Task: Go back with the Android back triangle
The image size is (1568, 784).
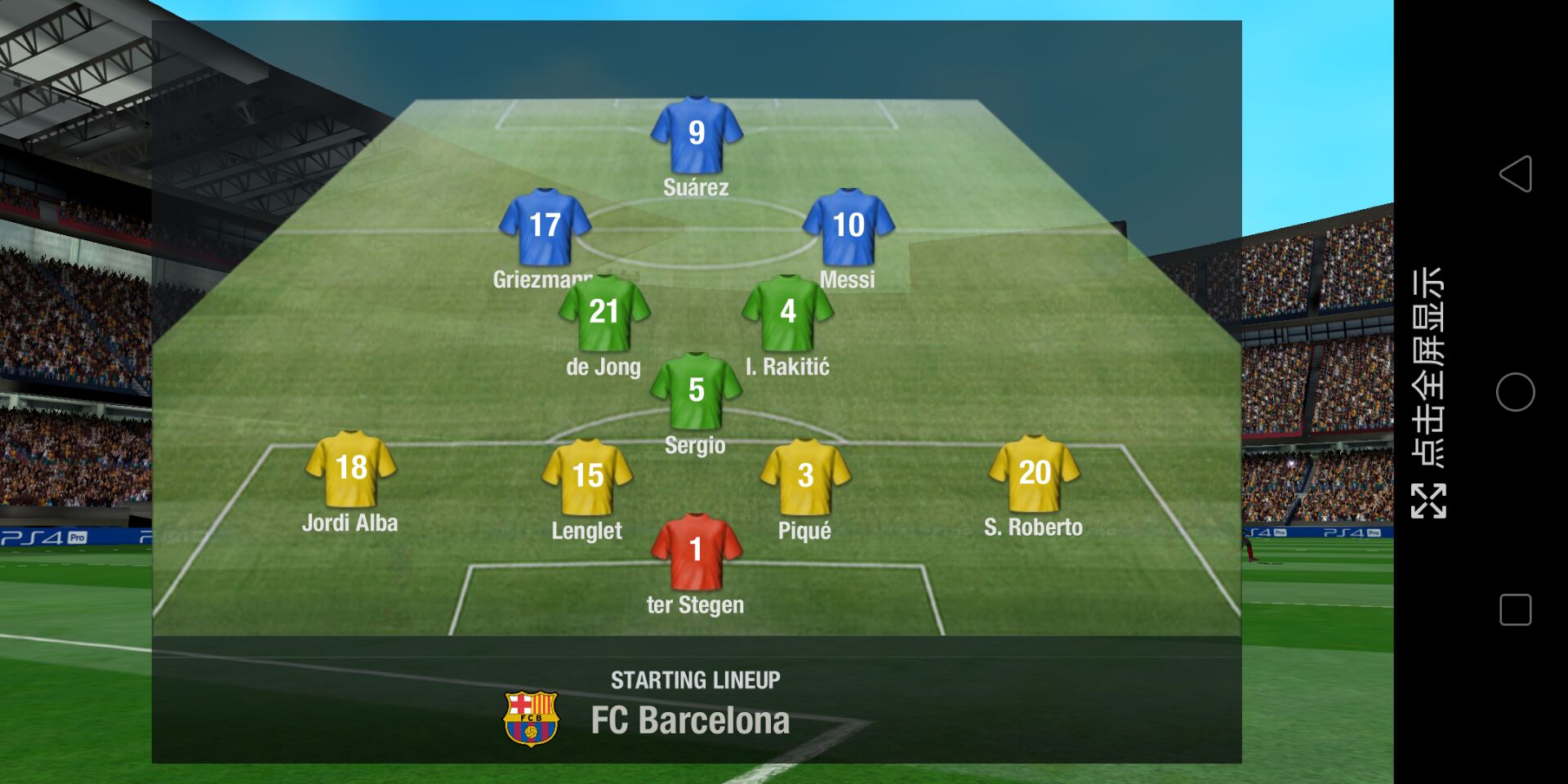Action: click(1515, 174)
